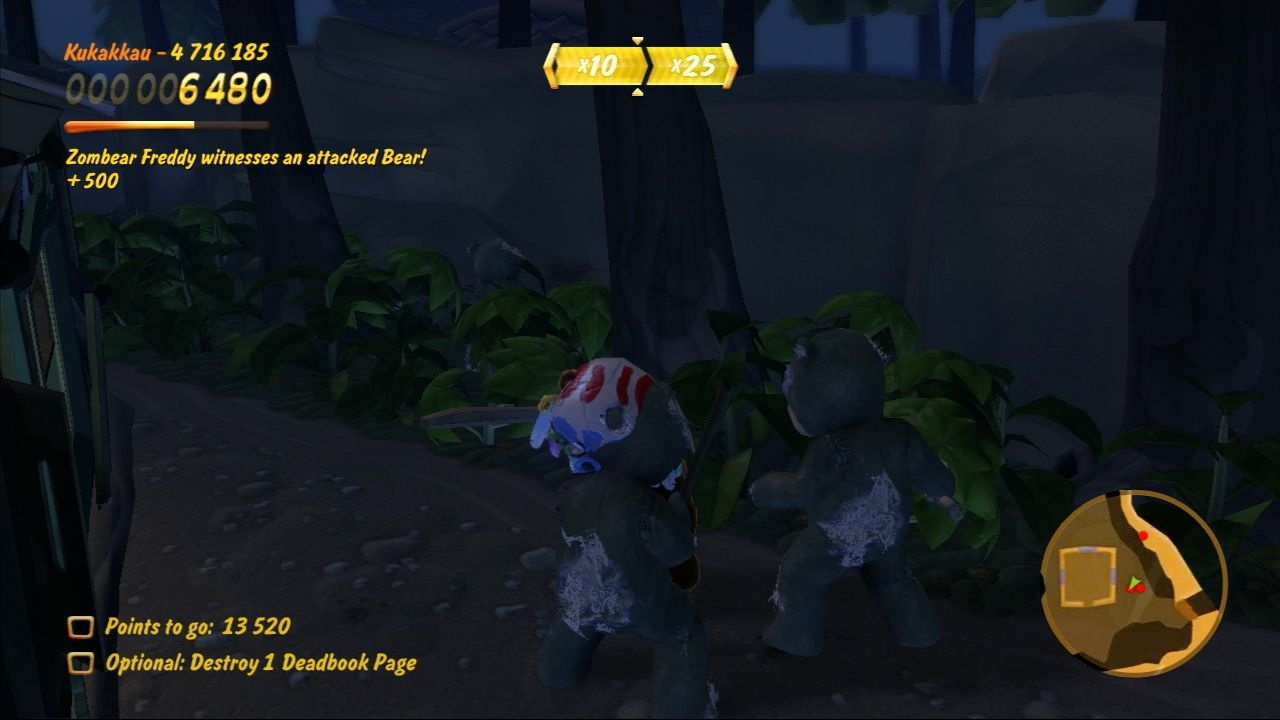Click the gold left cap of the multiplier banner

[553, 64]
